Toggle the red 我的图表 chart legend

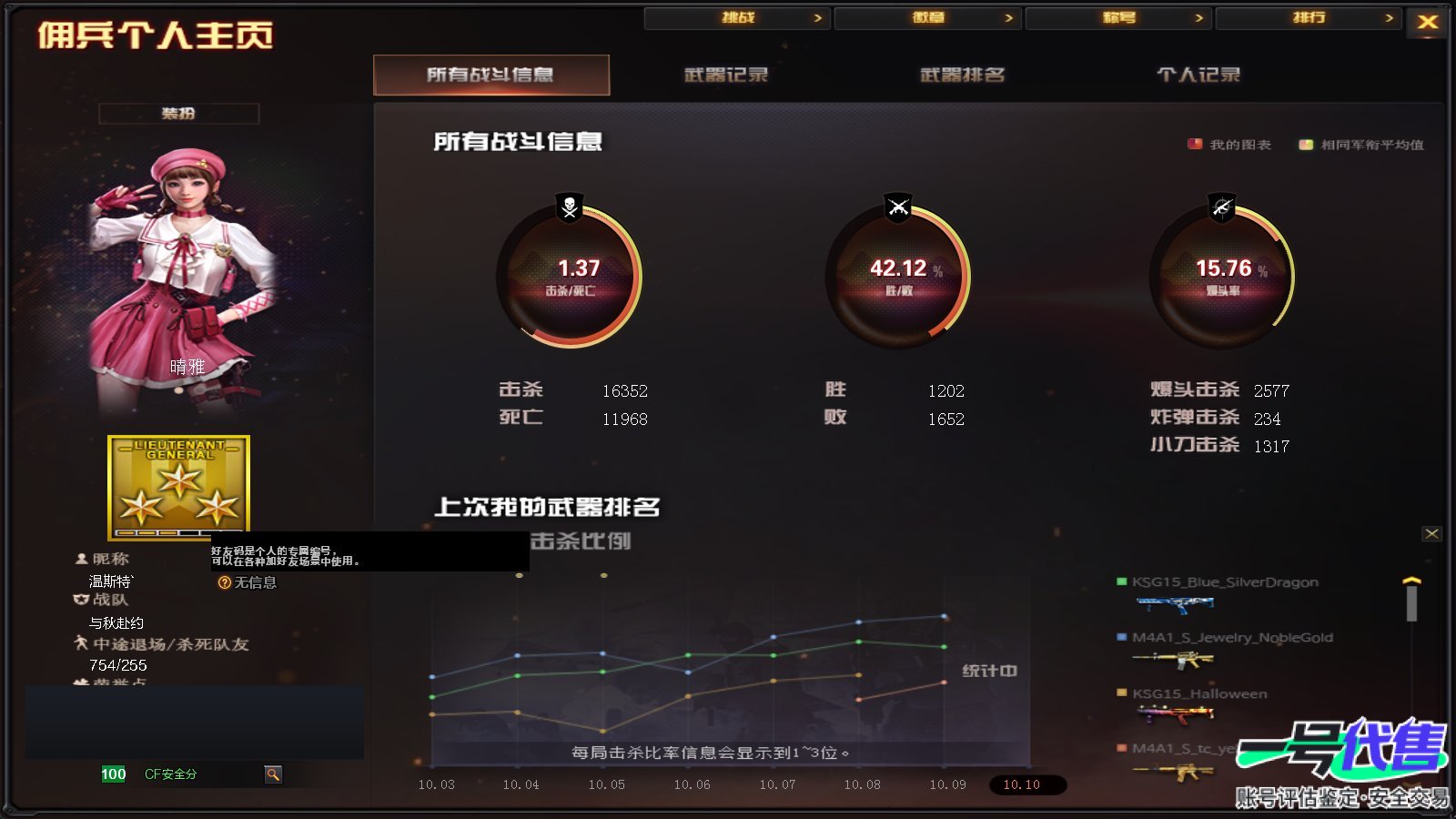point(1194,143)
